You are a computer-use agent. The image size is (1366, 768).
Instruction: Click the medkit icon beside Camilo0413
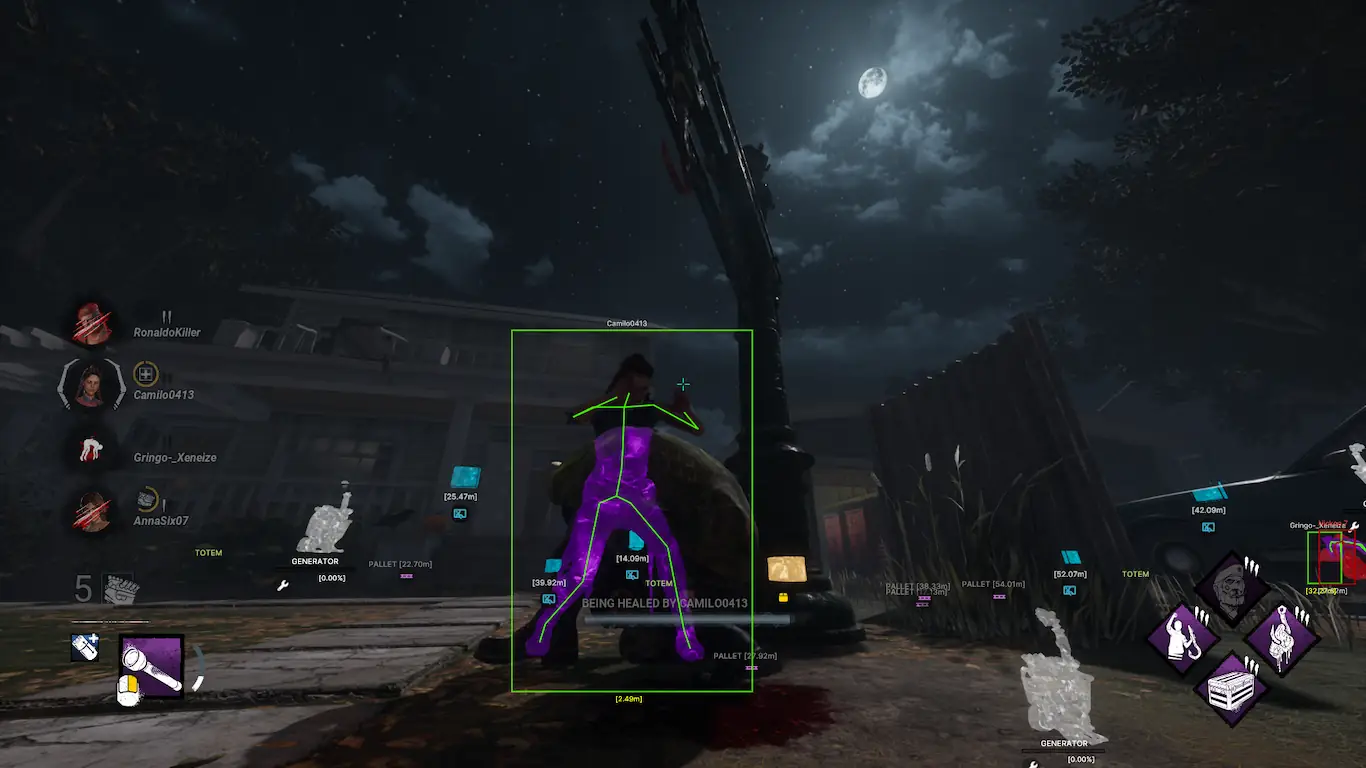pos(146,375)
